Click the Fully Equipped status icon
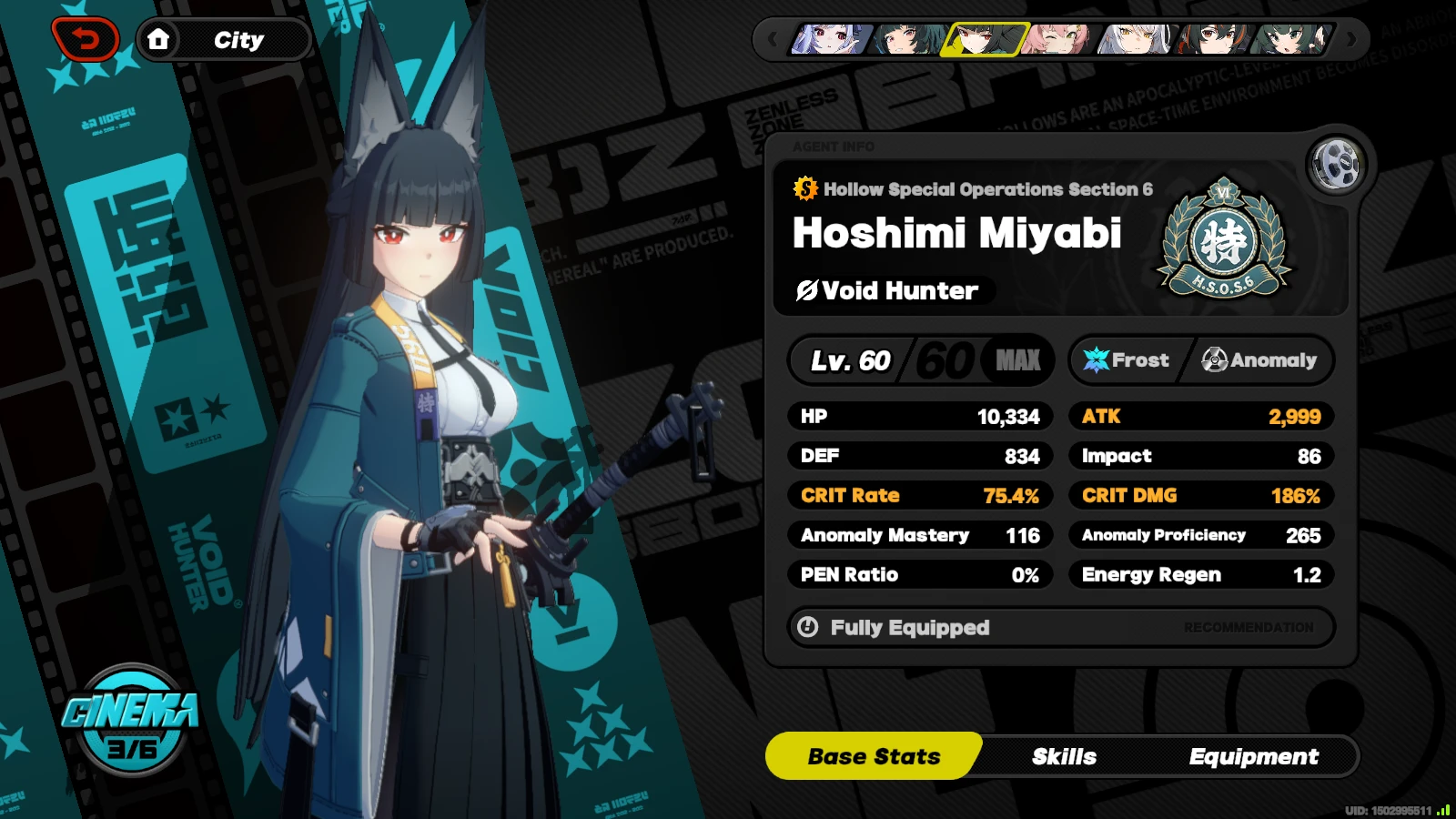This screenshot has height=819, width=1456. tap(809, 627)
